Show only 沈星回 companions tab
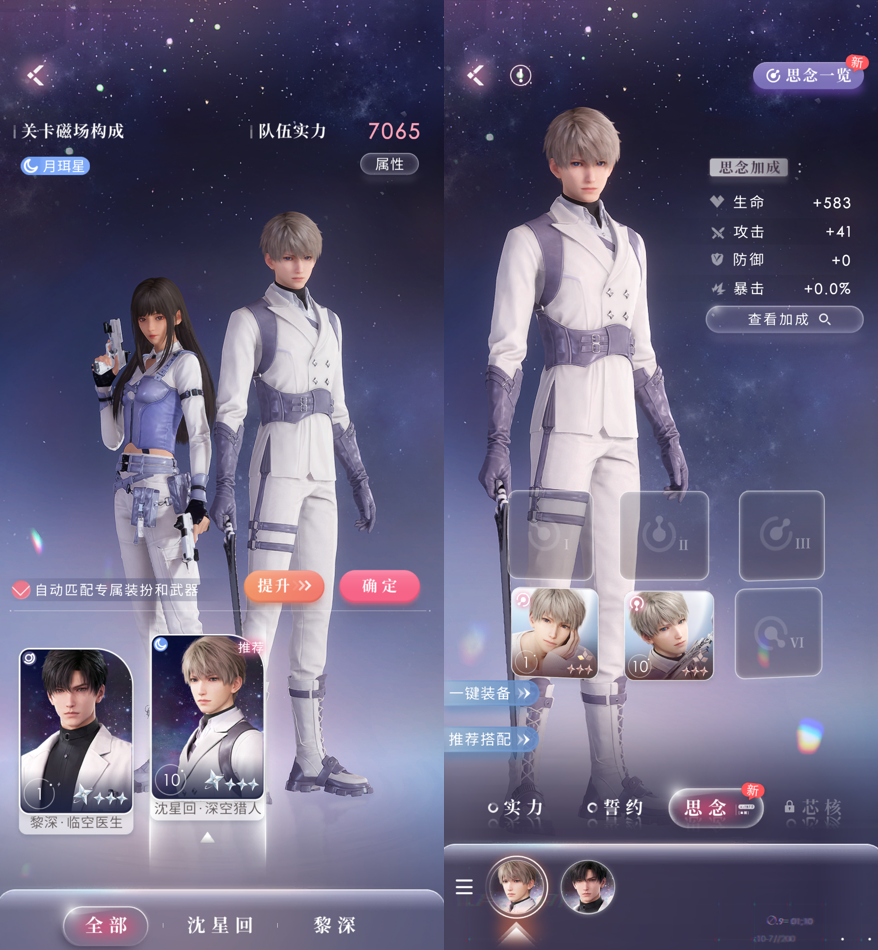878x950 pixels. [221, 925]
